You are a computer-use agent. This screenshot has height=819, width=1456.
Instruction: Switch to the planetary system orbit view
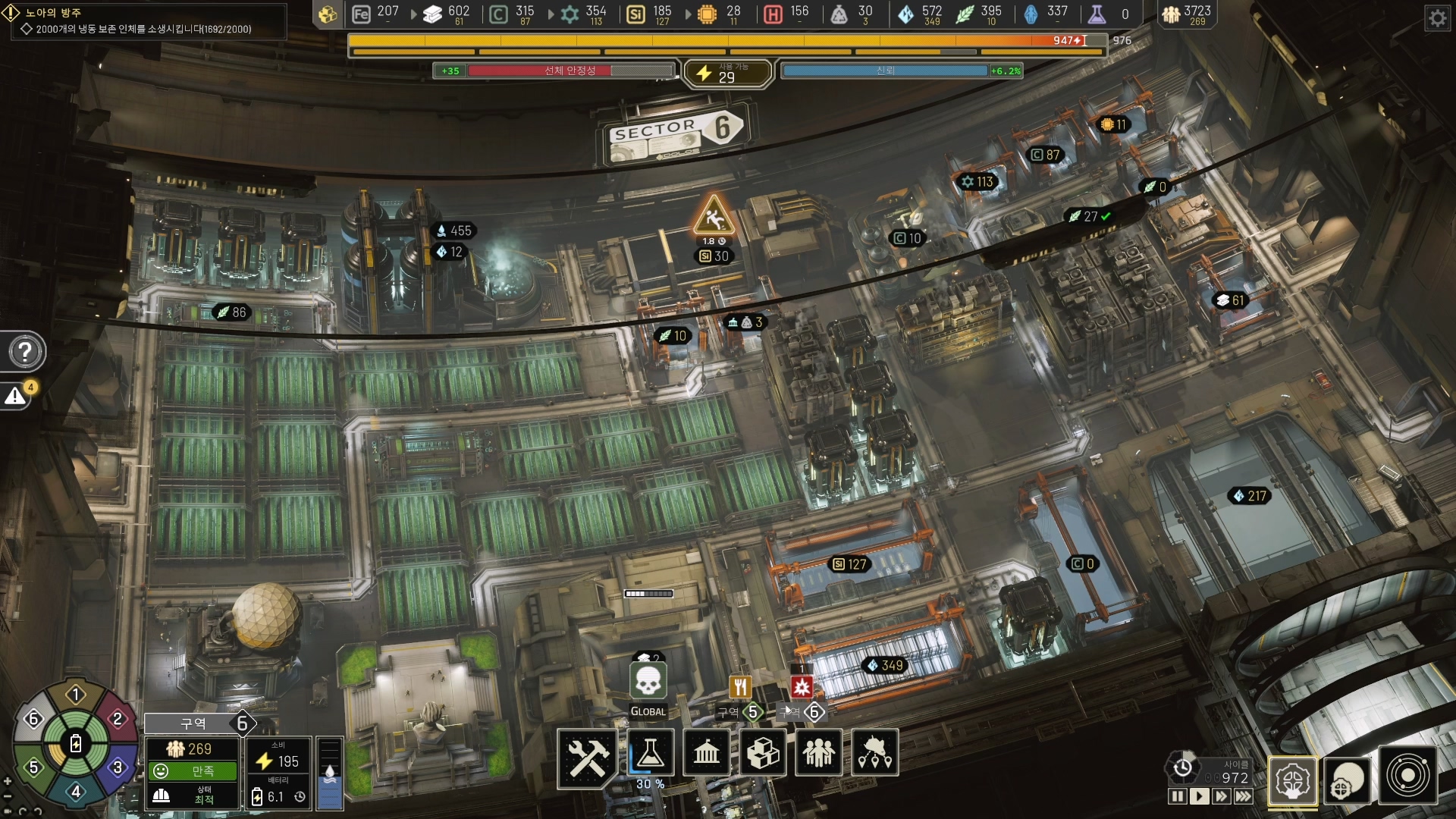coord(1407,777)
